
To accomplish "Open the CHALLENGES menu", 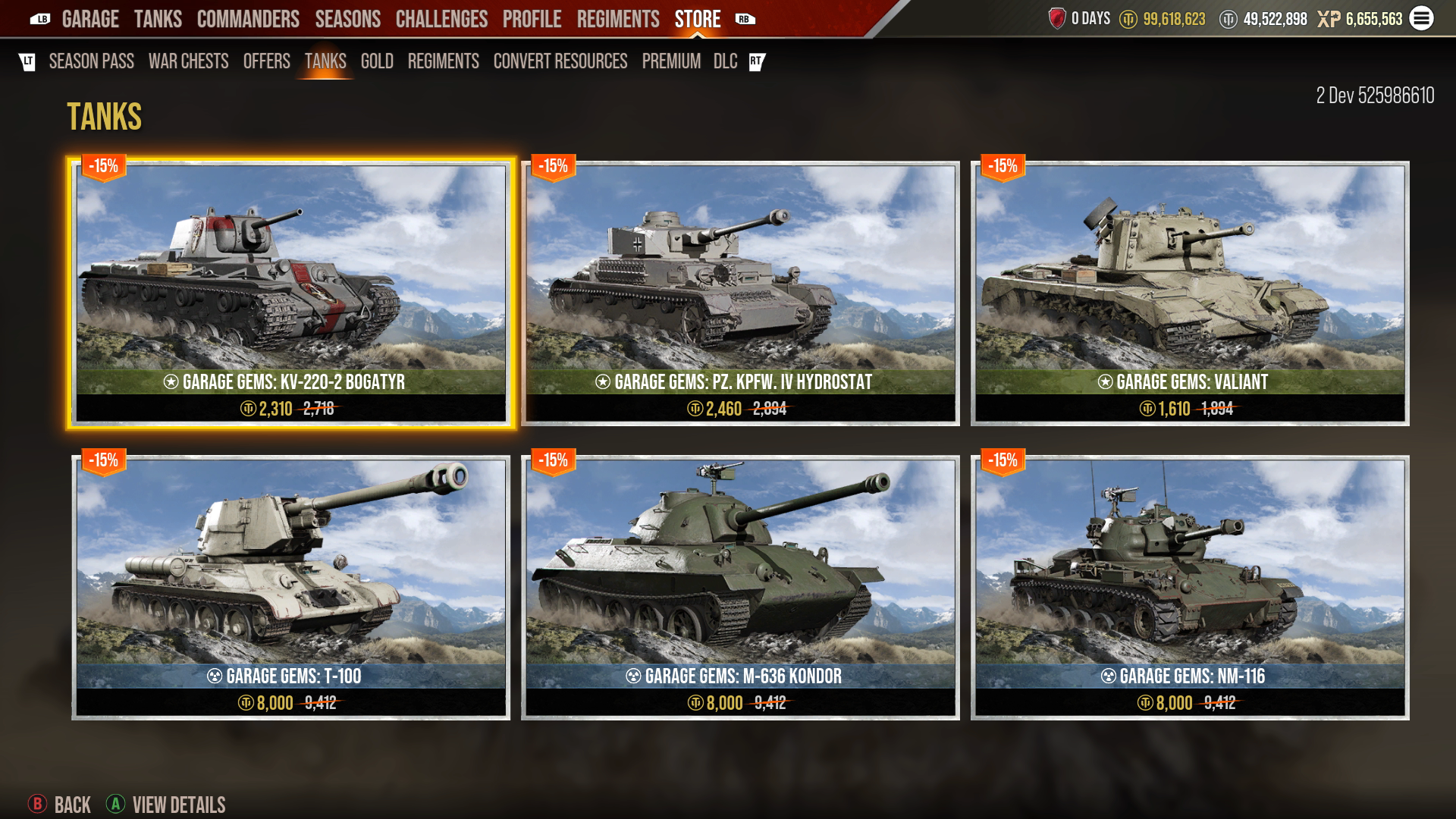I will (x=441, y=19).
